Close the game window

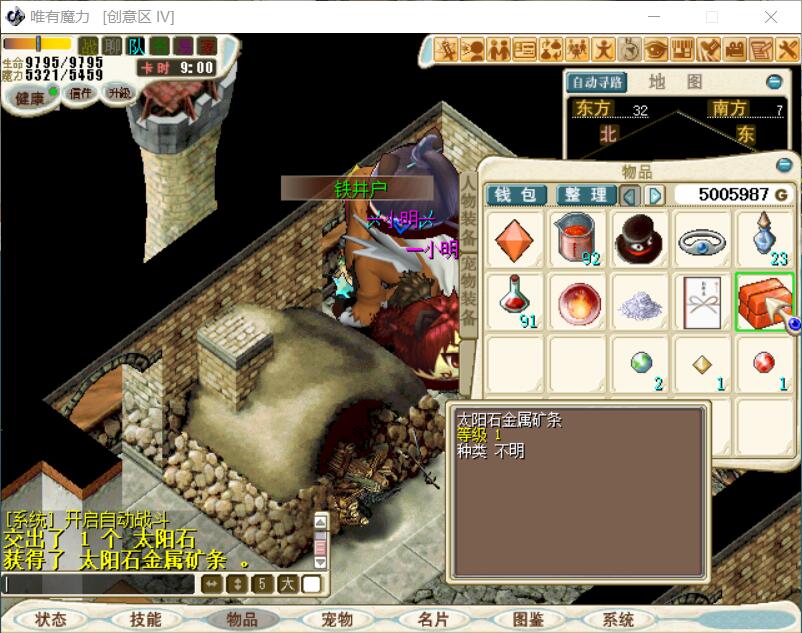pyautogui.click(x=771, y=17)
